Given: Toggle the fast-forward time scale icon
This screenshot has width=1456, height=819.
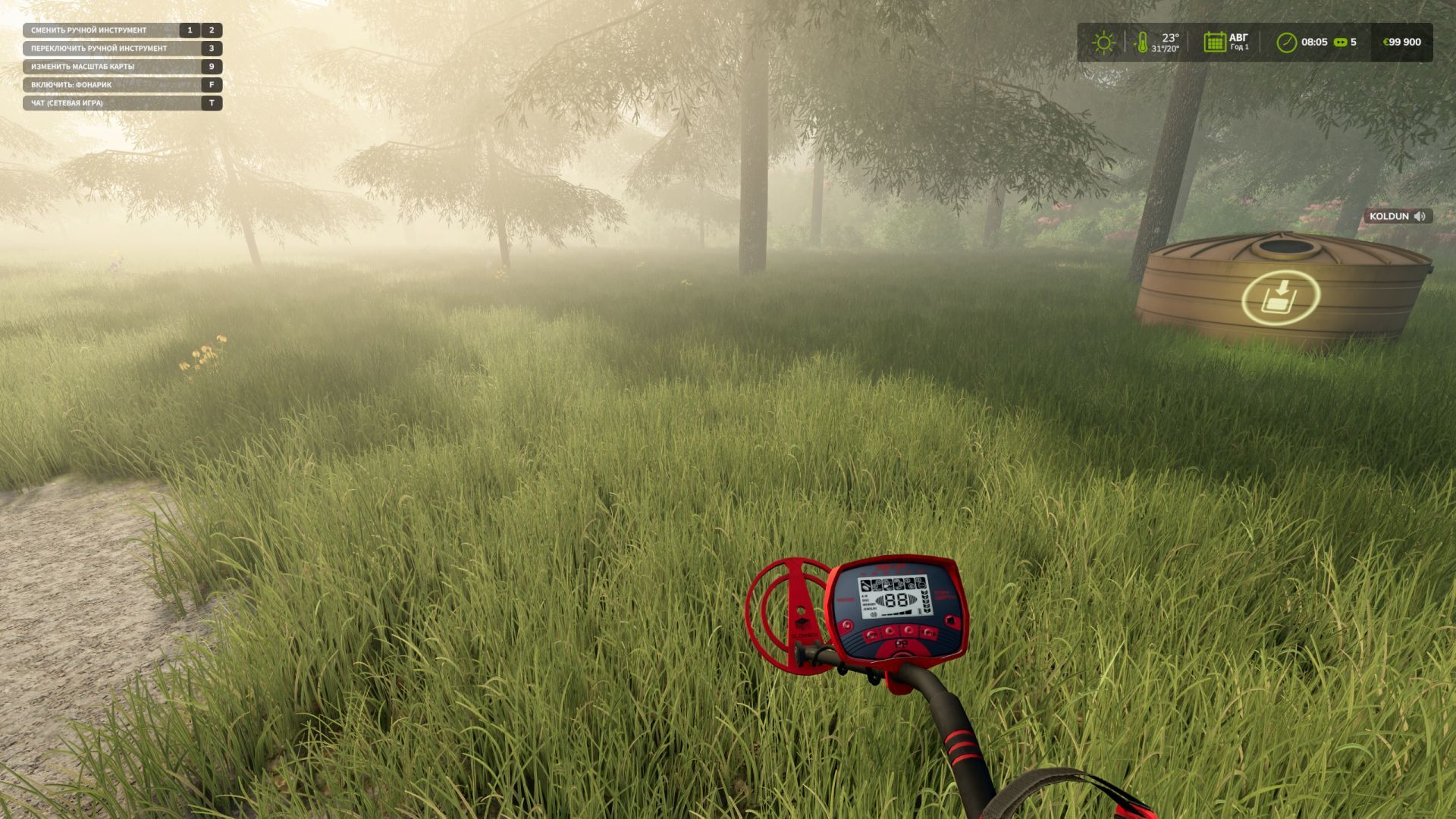Looking at the screenshot, I should point(1341,42).
